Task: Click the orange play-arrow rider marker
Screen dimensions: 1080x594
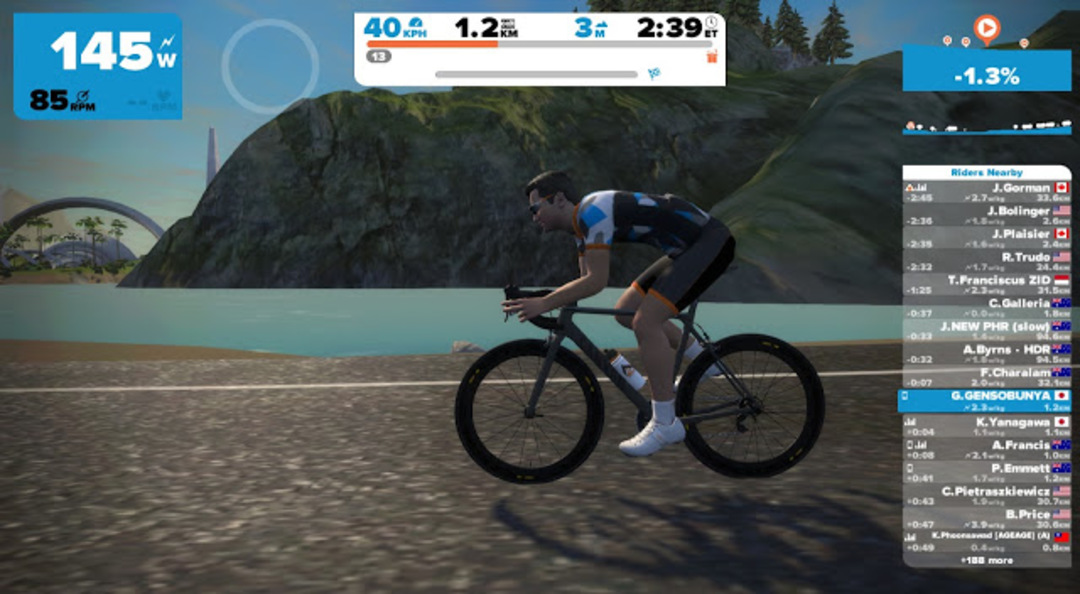Action: click(986, 29)
